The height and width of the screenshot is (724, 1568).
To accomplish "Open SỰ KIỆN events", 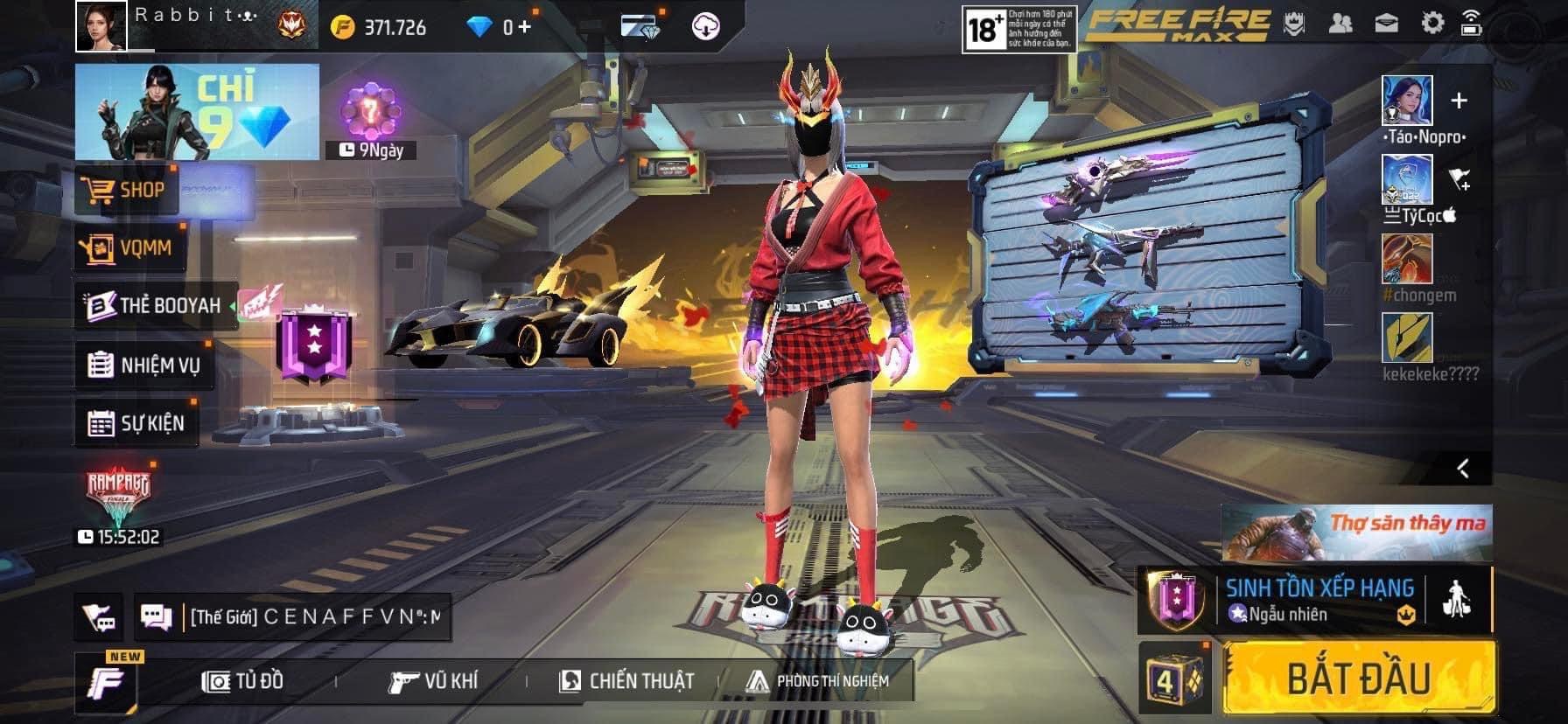I will pos(136,424).
